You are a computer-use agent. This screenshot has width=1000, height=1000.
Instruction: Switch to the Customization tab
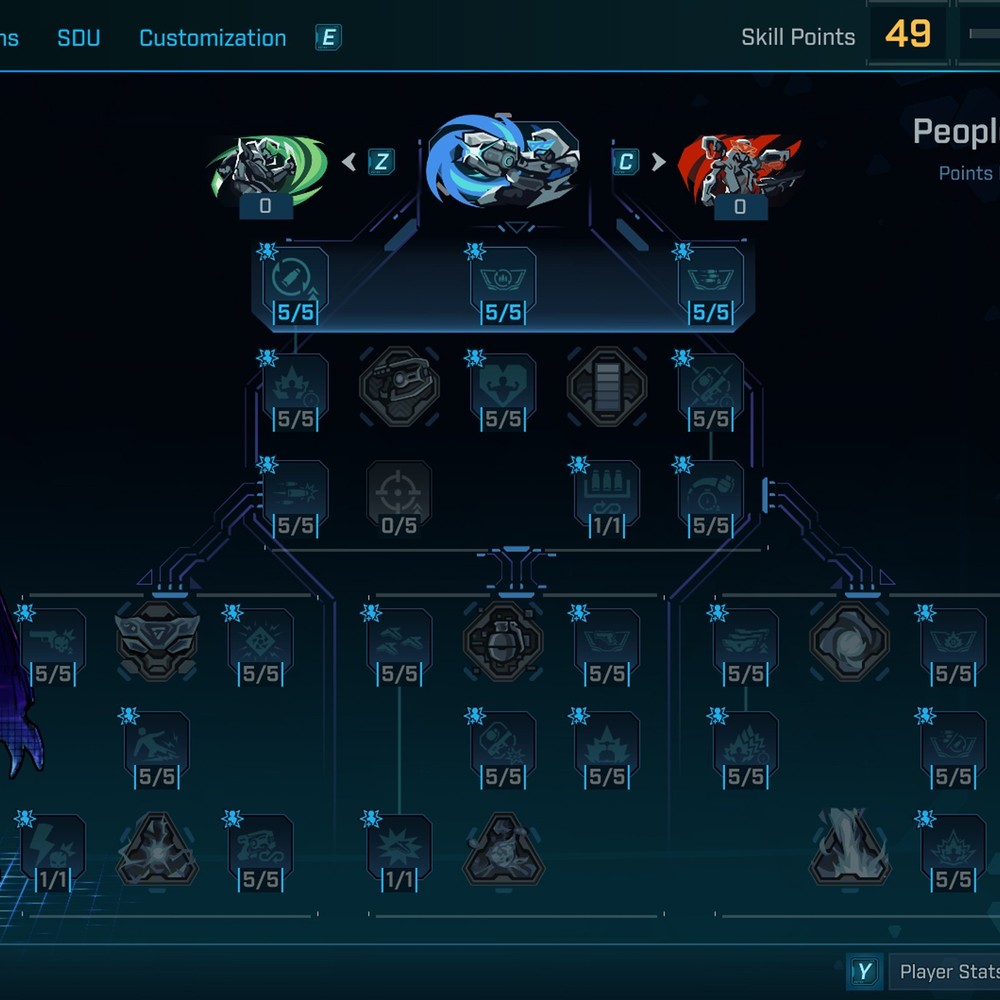(212, 38)
